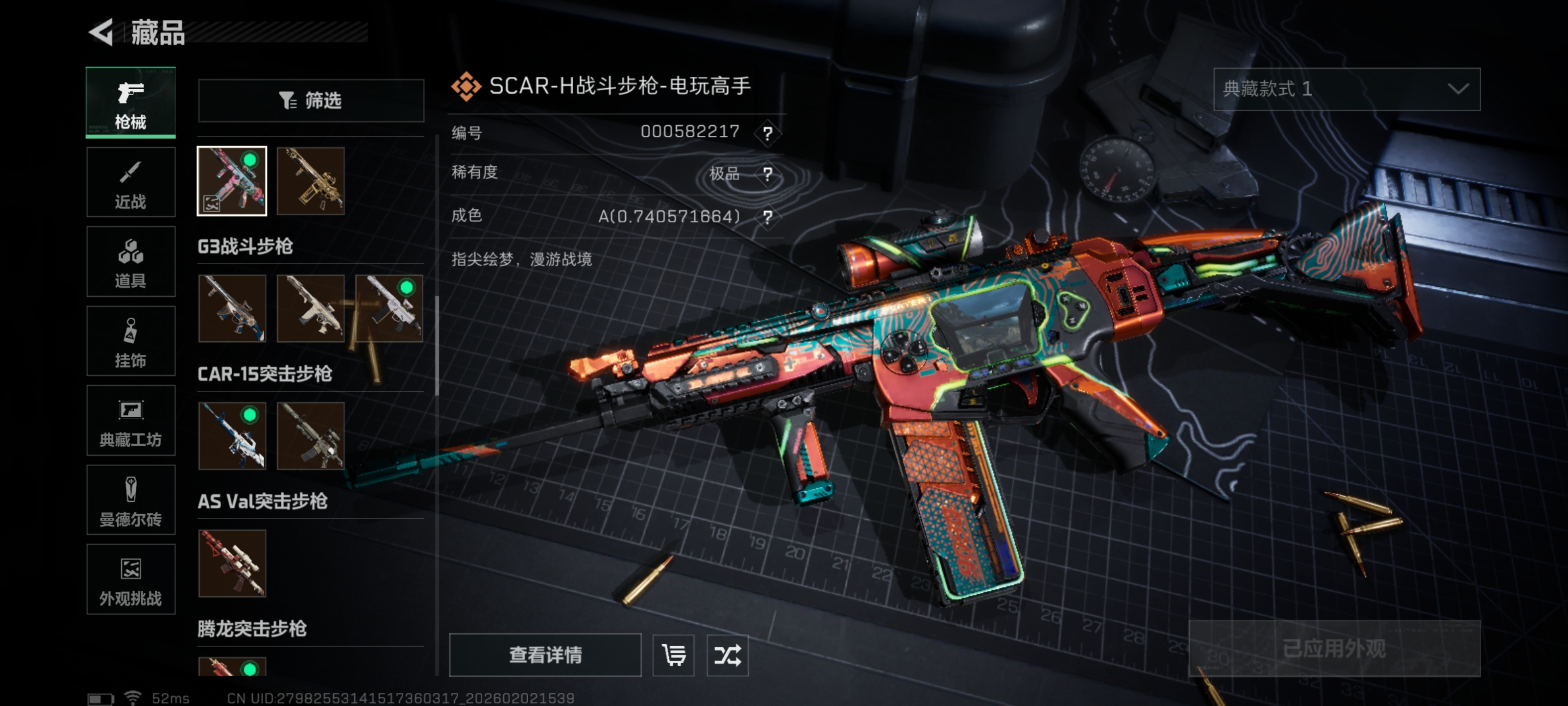Viewport: 1568px width, 706px height.
Task: Show the 挂饰 charms category
Action: tap(131, 341)
